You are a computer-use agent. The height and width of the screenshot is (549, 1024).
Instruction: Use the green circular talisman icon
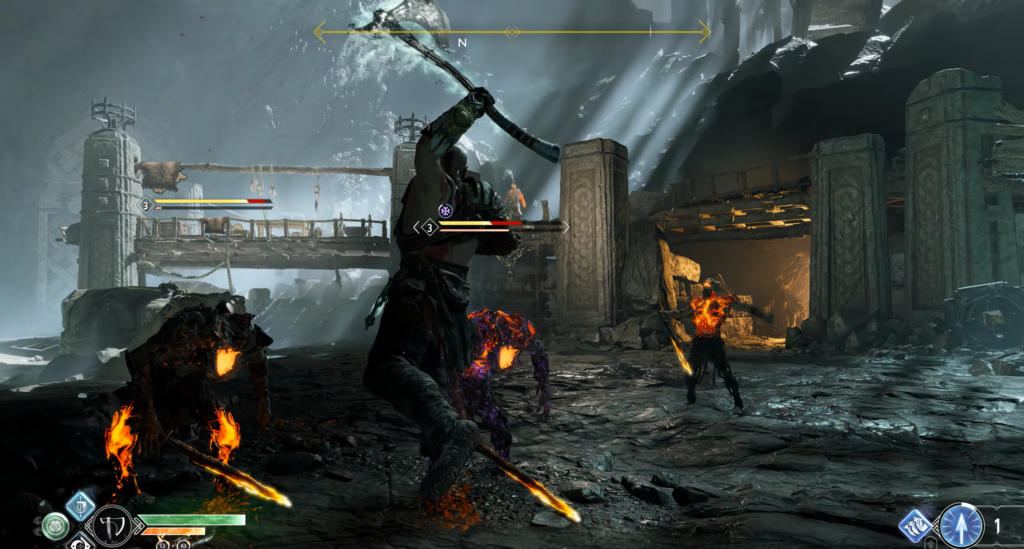(55, 526)
